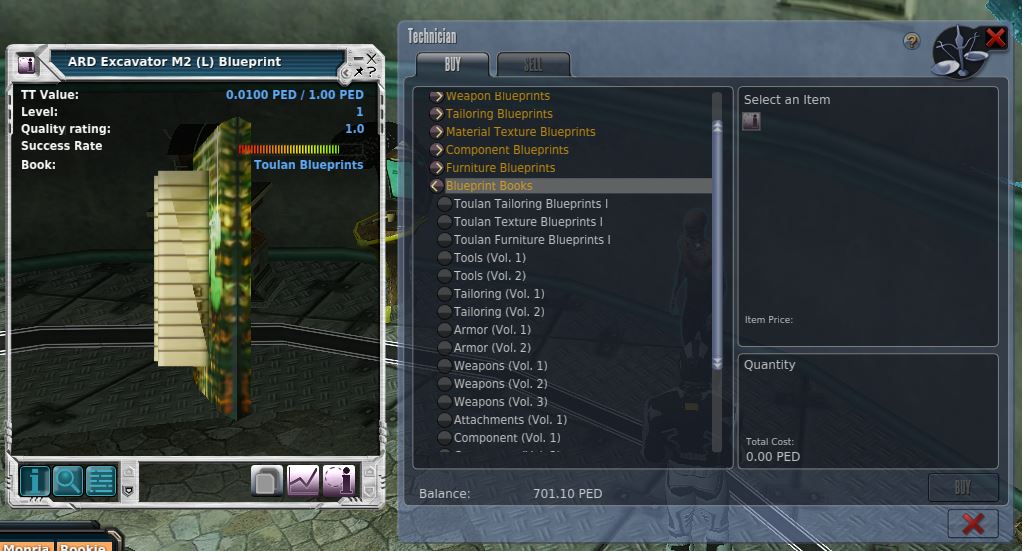Open the magnifying glass view in item info
1022x551 pixels.
(68, 481)
